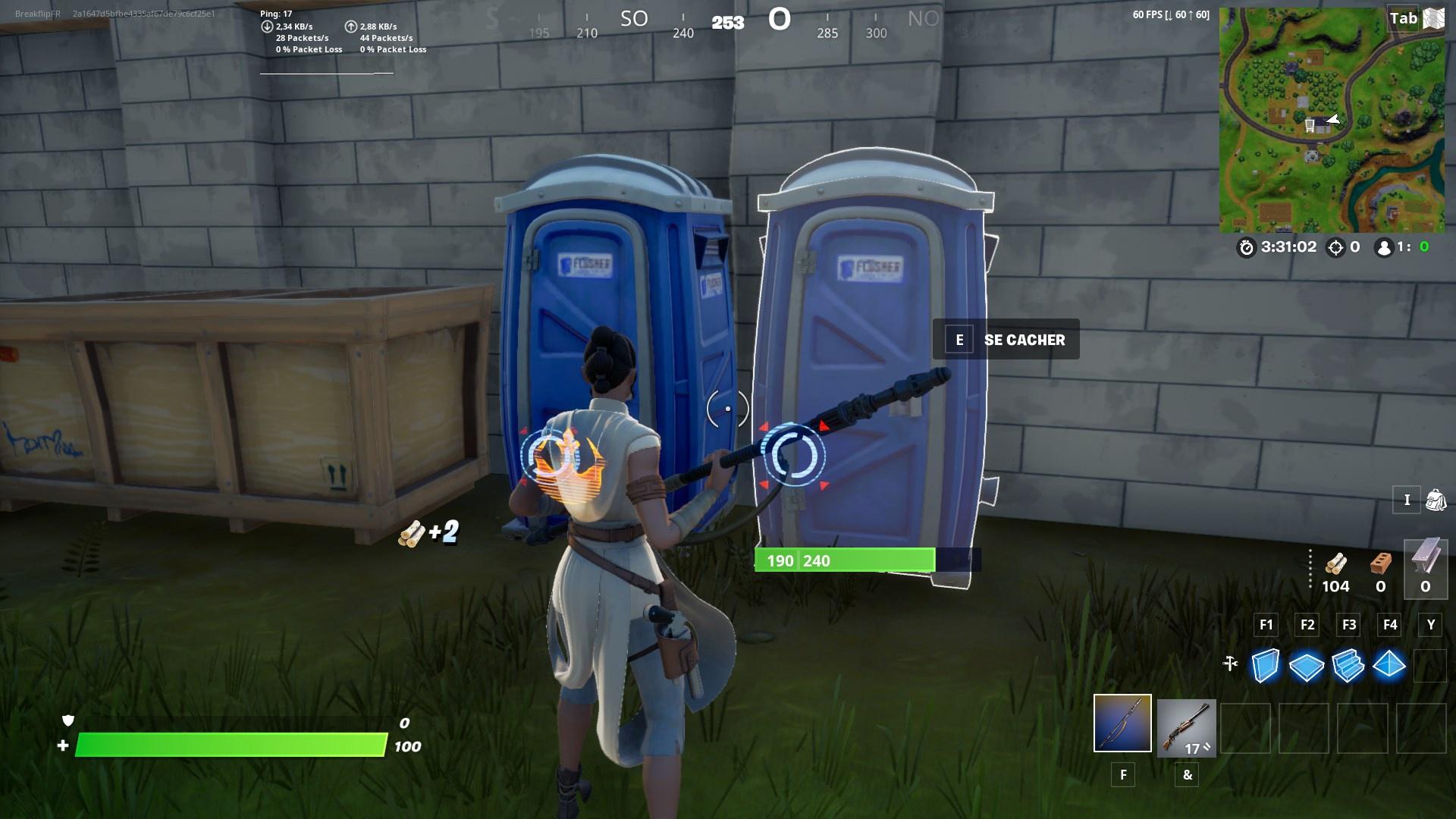Select the floor building piece on F2
Viewport: 1456px width, 819px height.
(x=1307, y=667)
